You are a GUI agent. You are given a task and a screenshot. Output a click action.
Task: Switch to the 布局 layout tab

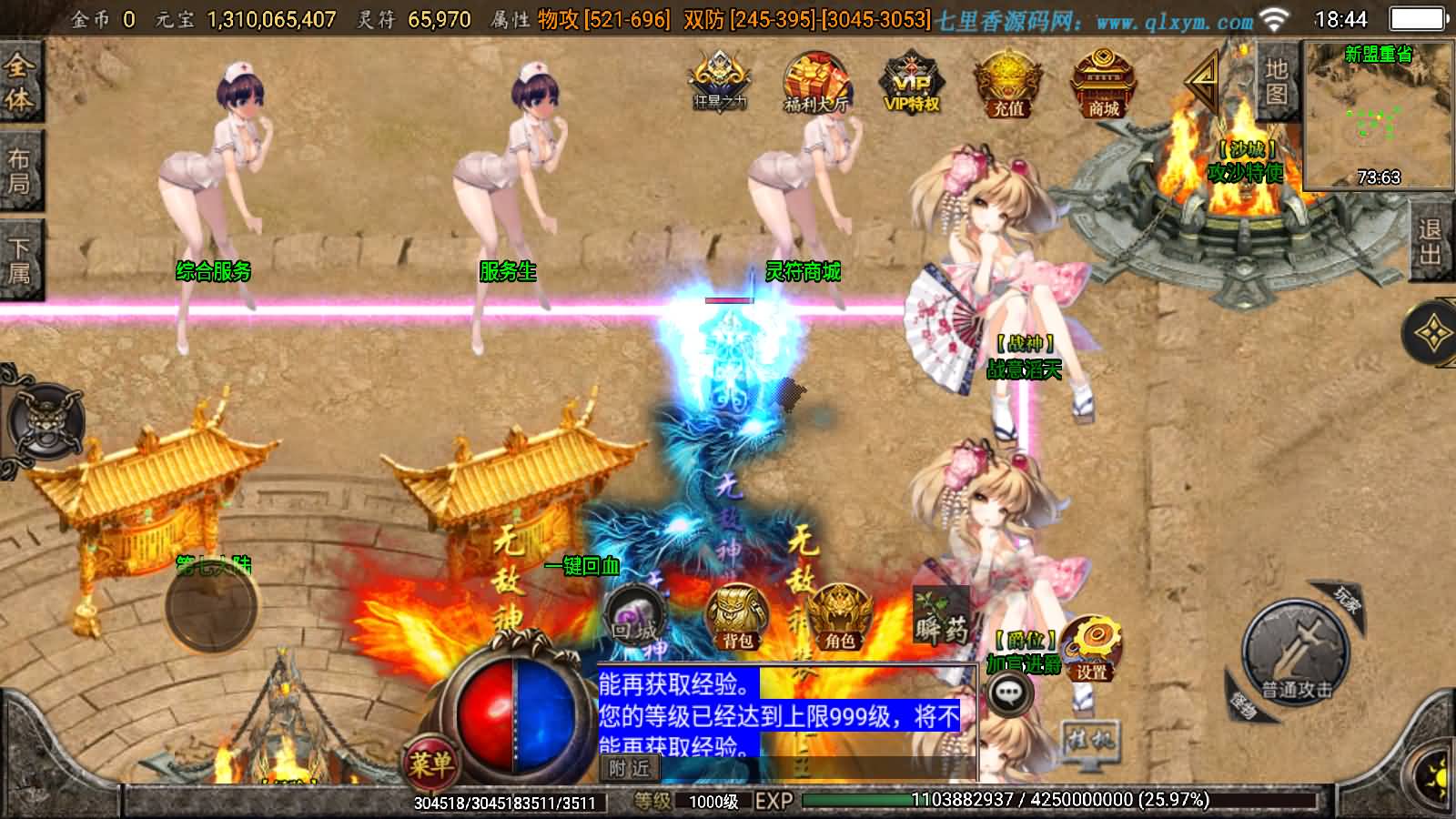click(x=19, y=172)
